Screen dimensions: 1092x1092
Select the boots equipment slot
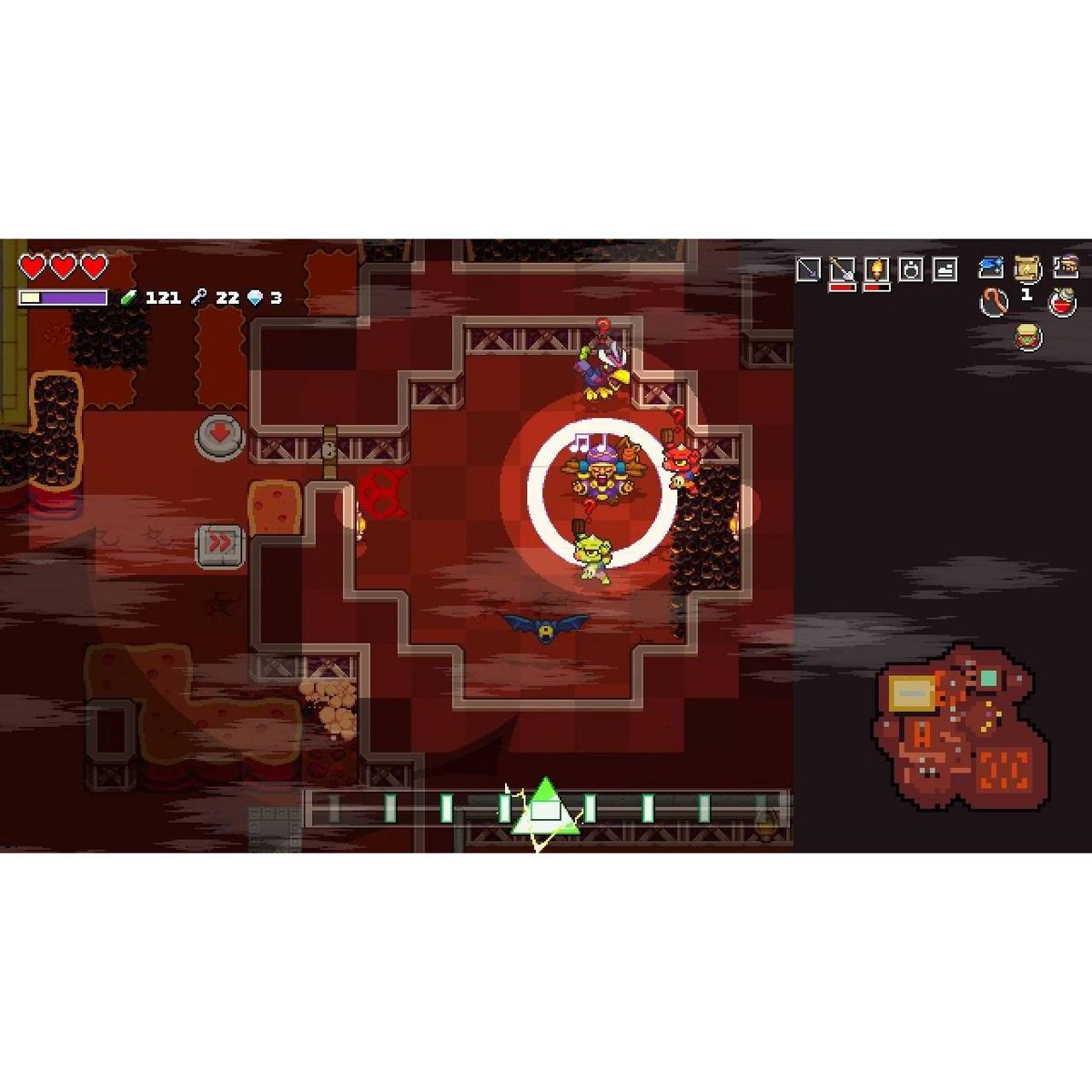click(945, 269)
